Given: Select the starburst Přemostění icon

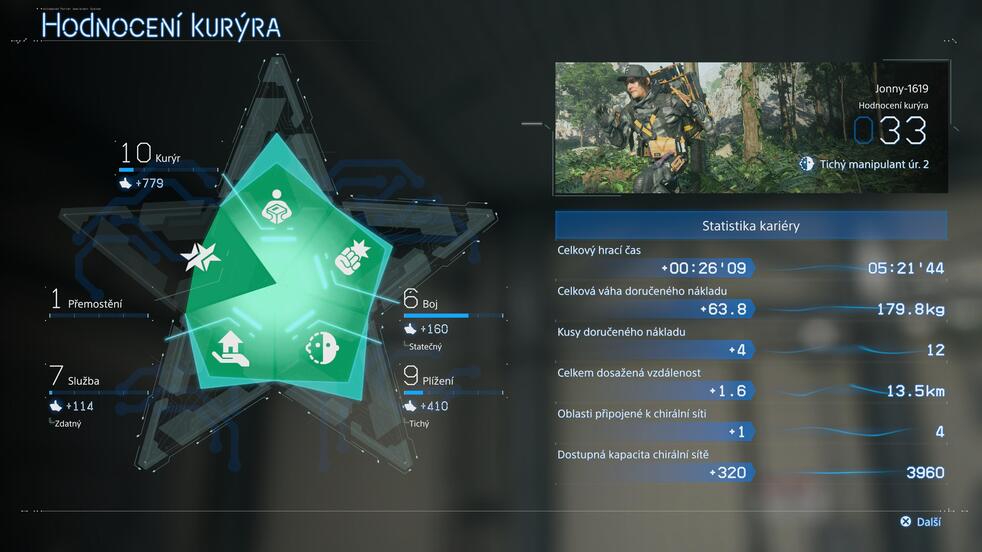Looking at the screenshot, I should click(200, 258).
